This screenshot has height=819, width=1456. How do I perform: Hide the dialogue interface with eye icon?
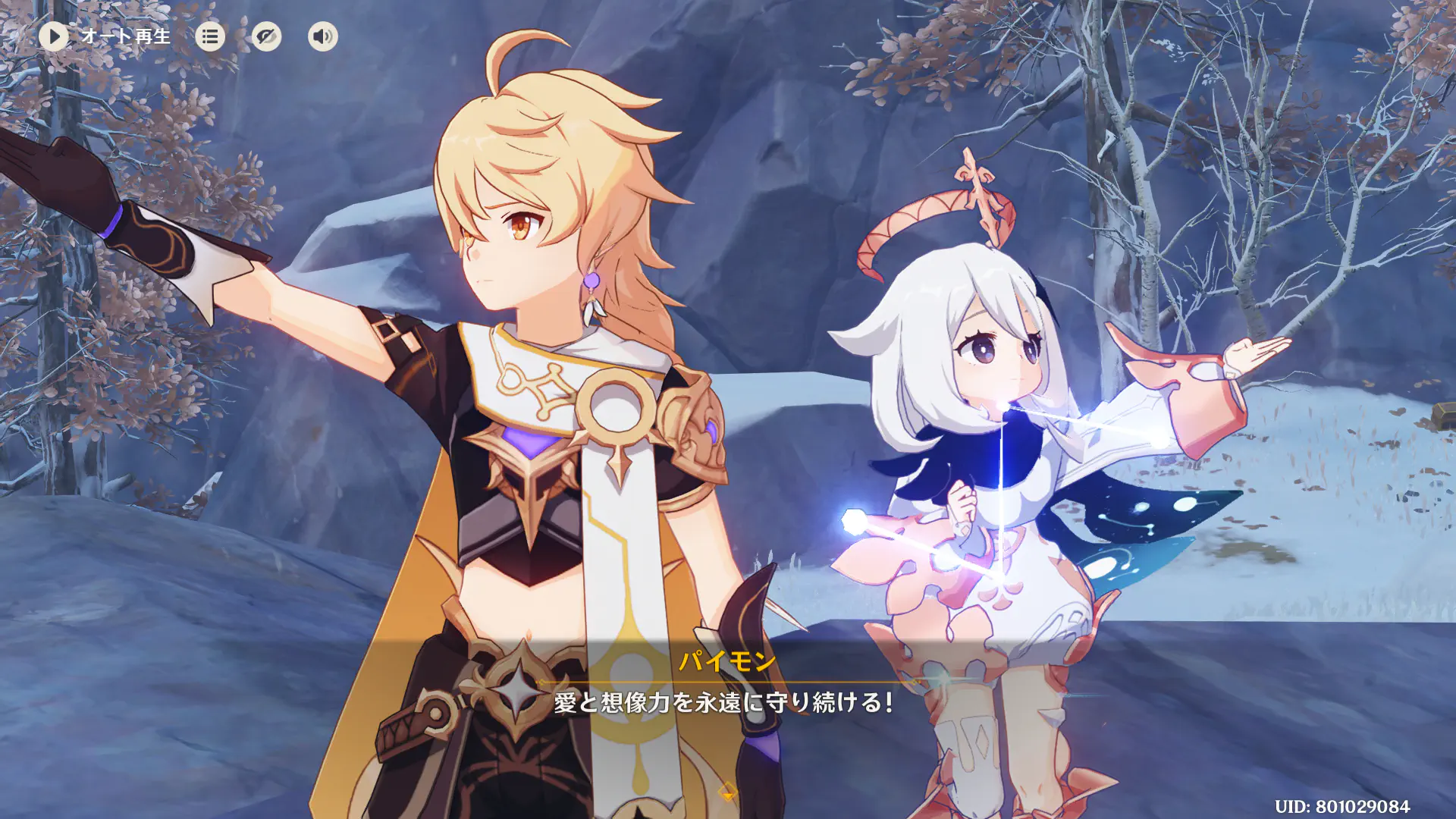click(266, 36)
